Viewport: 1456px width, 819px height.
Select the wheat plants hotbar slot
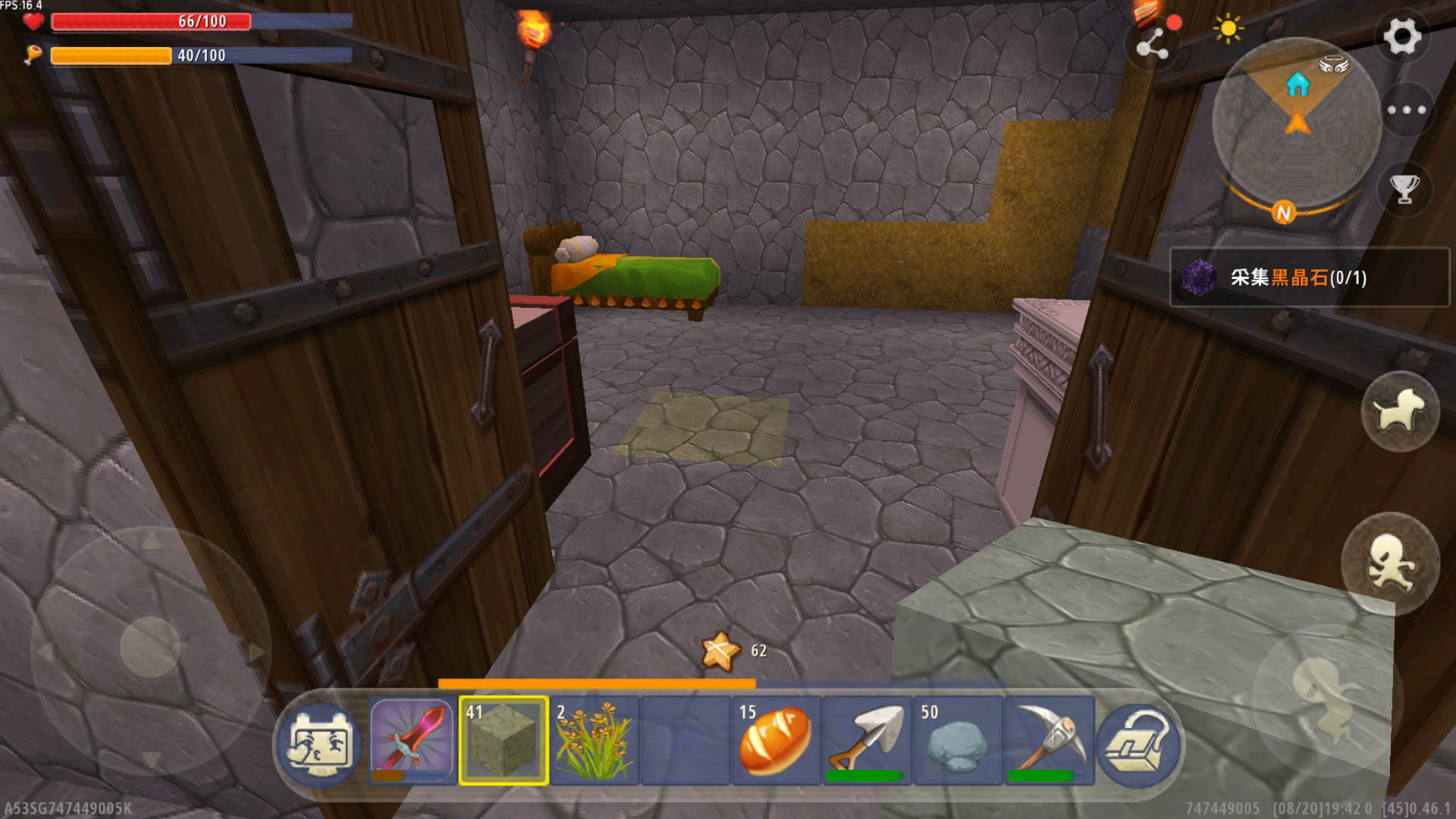click(594, 741)
